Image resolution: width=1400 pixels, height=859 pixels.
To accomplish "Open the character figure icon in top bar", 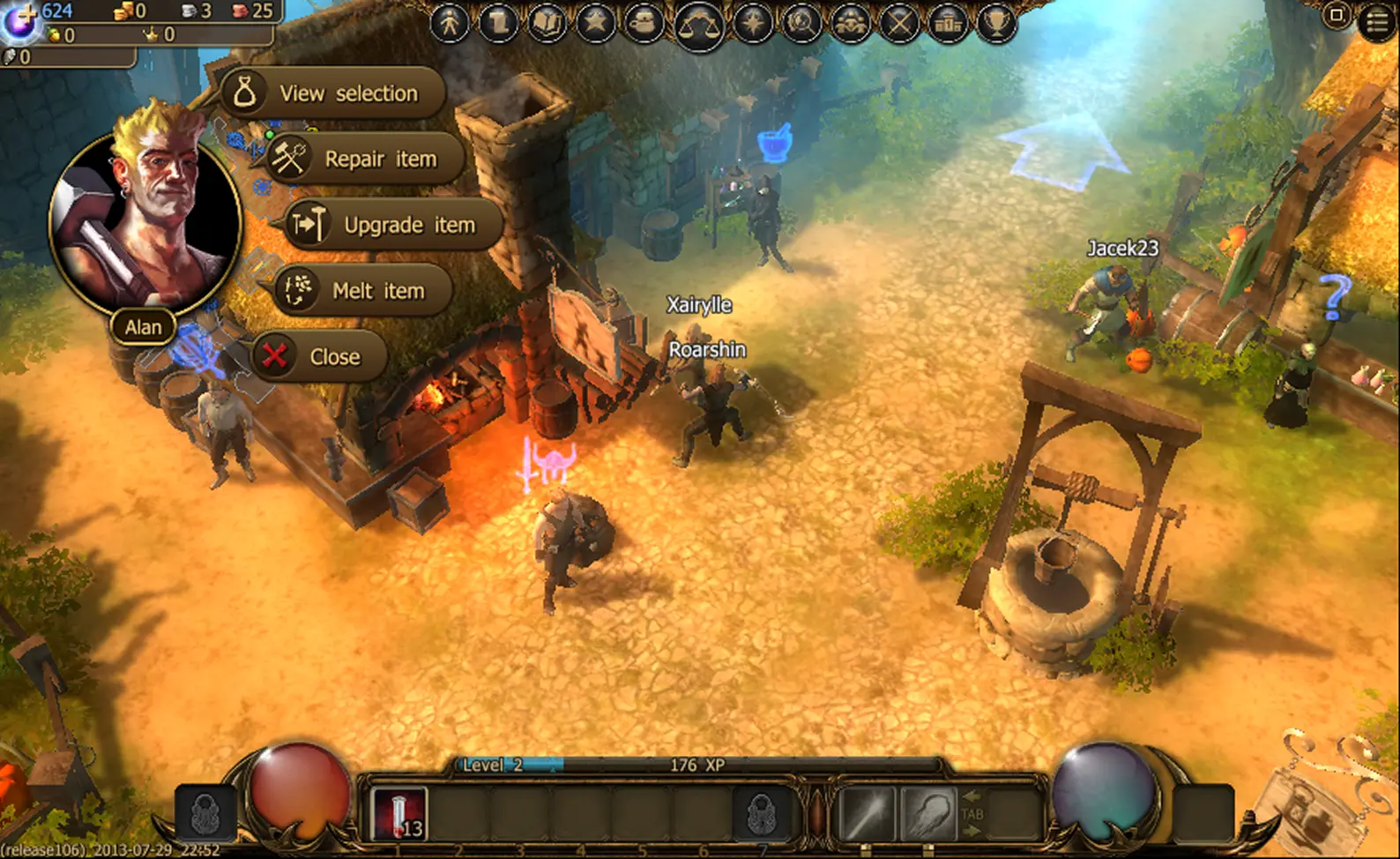I will (x=450, y=23).
